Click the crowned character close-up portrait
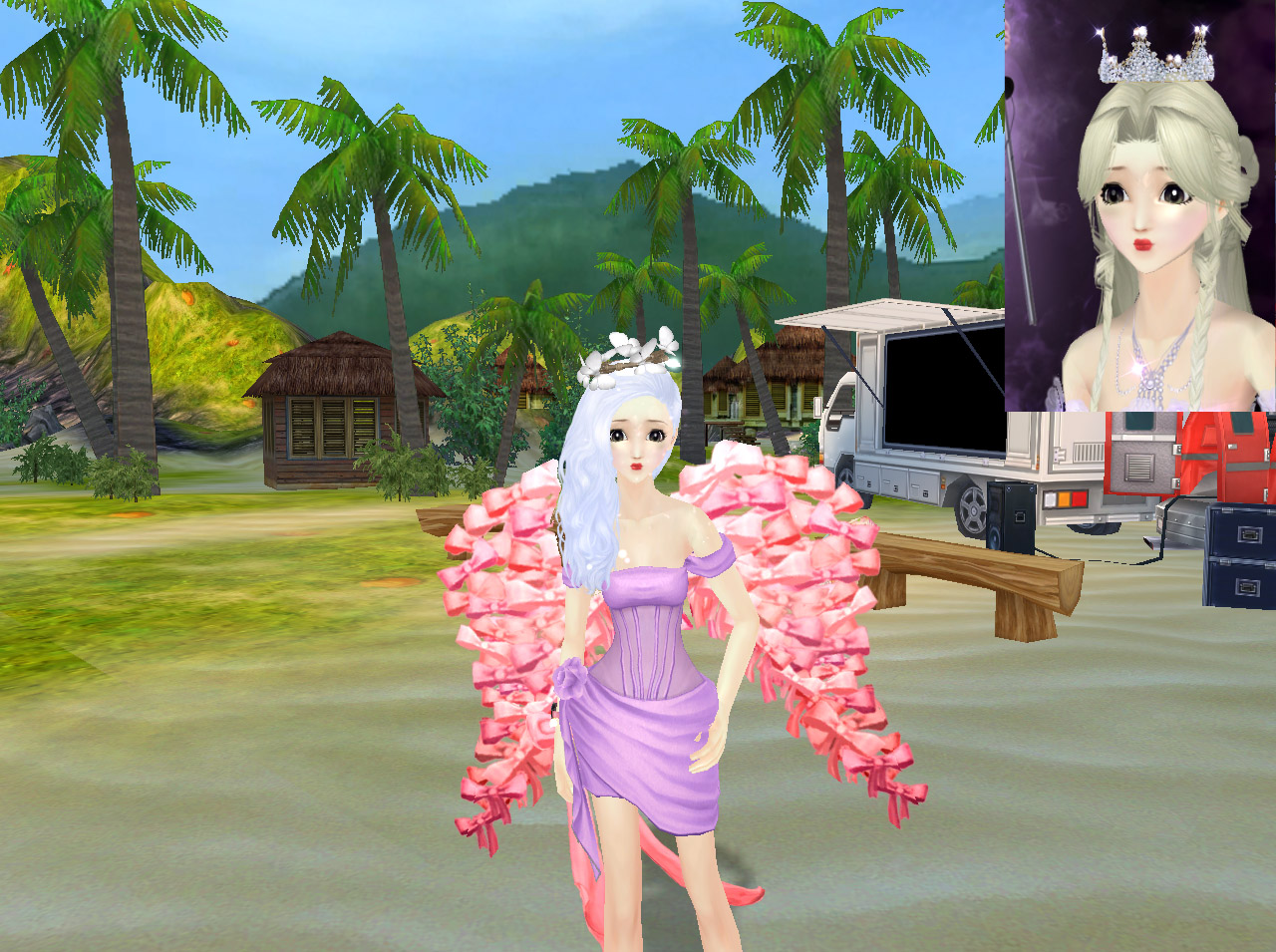Image resolution: width=1276 pixels, height=952 pixels. 1139,205
